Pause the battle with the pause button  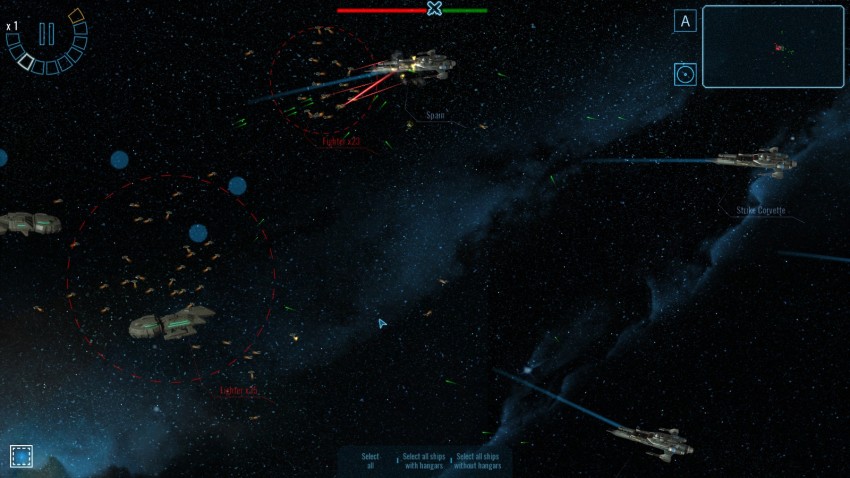46,34
